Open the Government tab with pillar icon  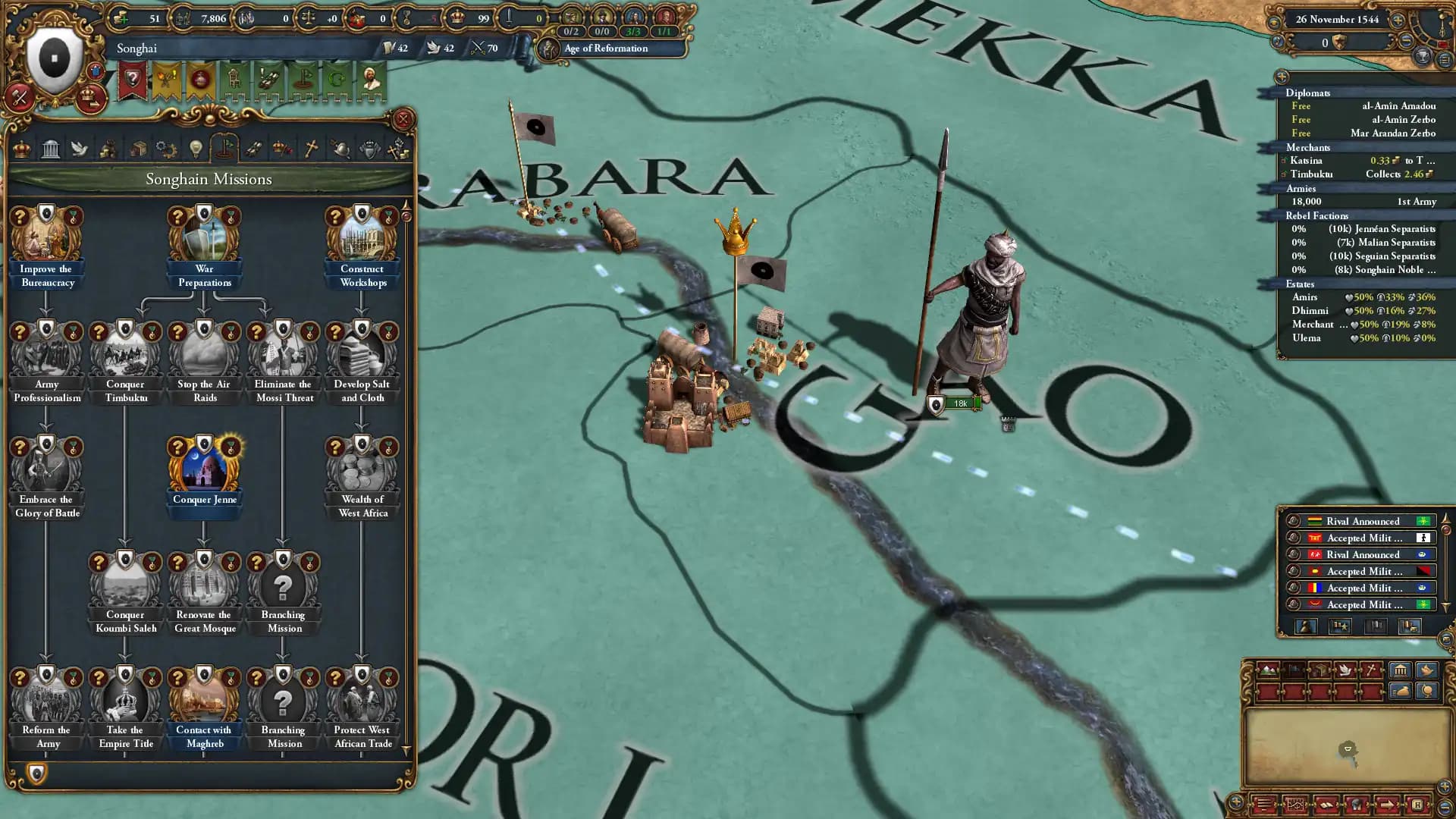click(51, 149)
